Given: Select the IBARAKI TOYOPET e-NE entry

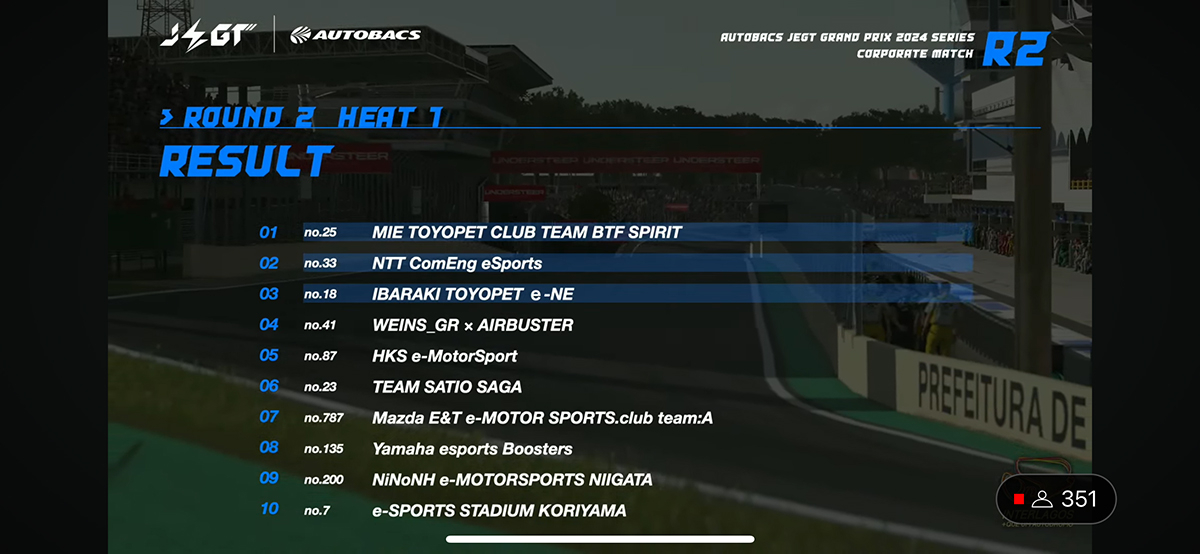Looking at the screenshot, I should (472, 294).
